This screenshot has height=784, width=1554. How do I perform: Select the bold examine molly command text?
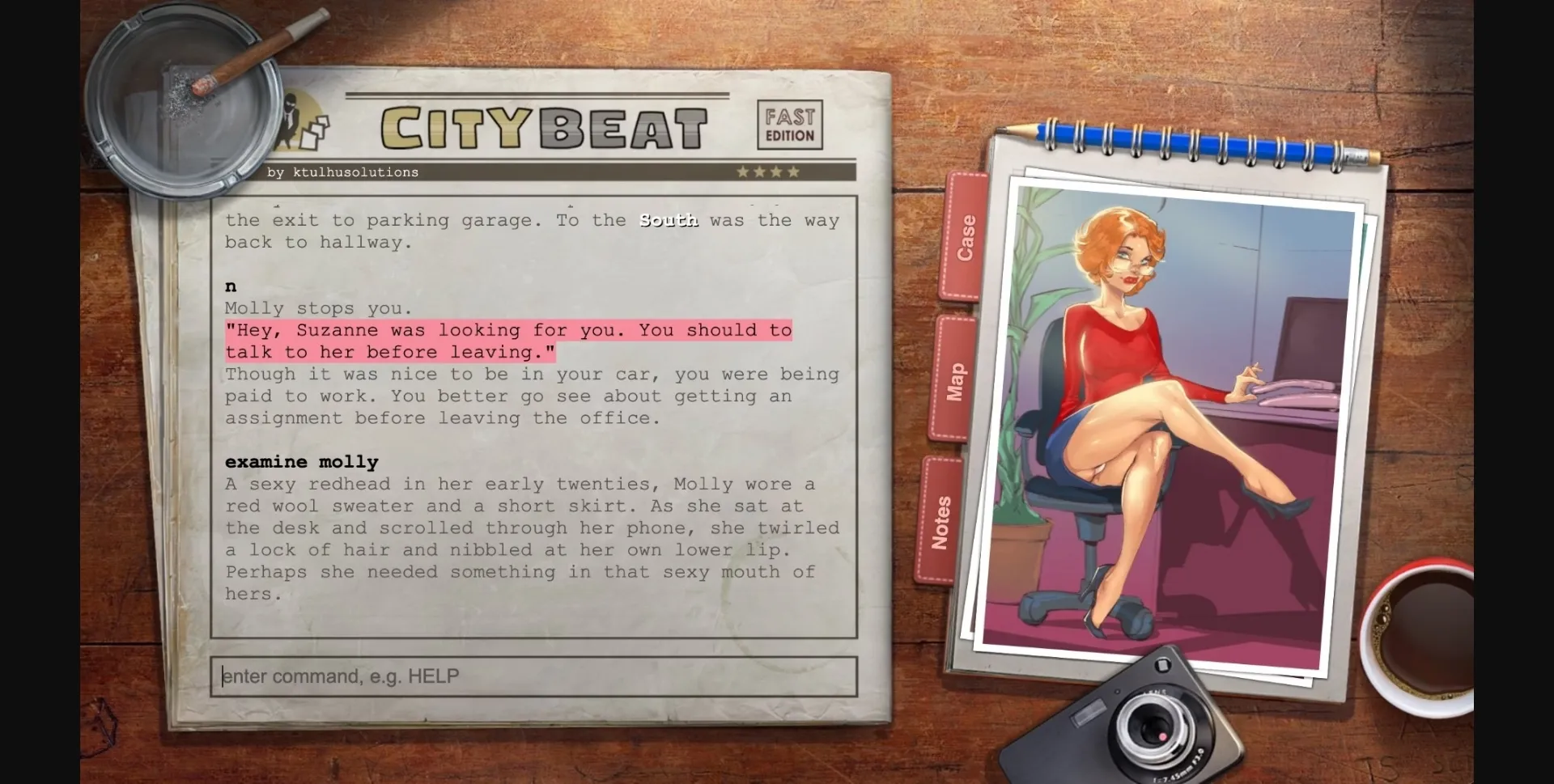point(301,462)
